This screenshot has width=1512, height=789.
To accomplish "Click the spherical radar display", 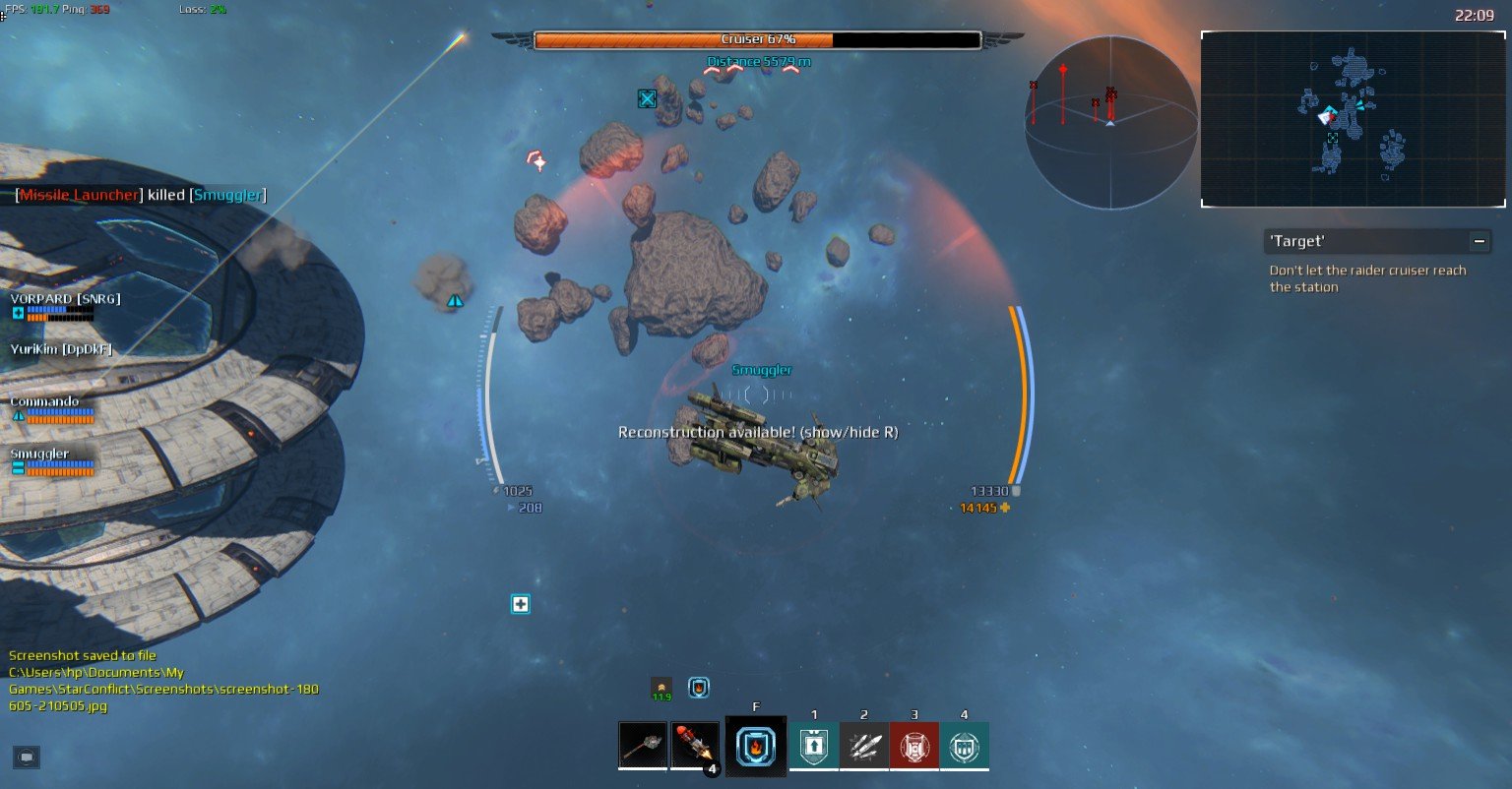I will pyautogui.click(x=1110, y=122).
